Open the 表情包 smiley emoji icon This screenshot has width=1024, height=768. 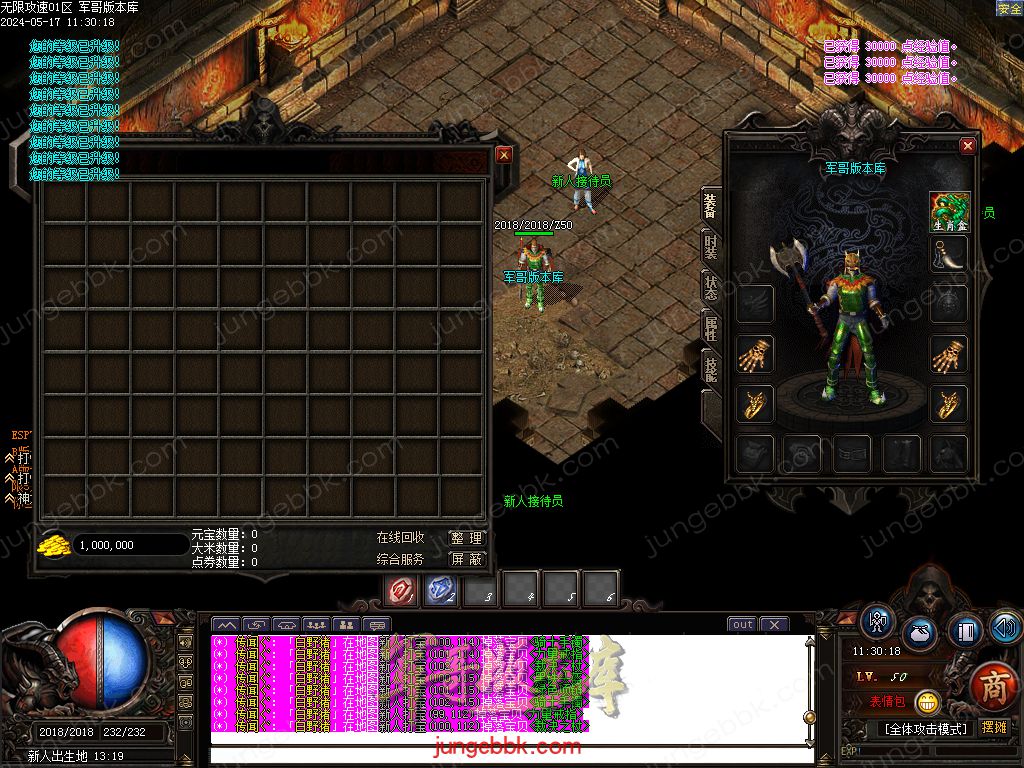(927, 702)
